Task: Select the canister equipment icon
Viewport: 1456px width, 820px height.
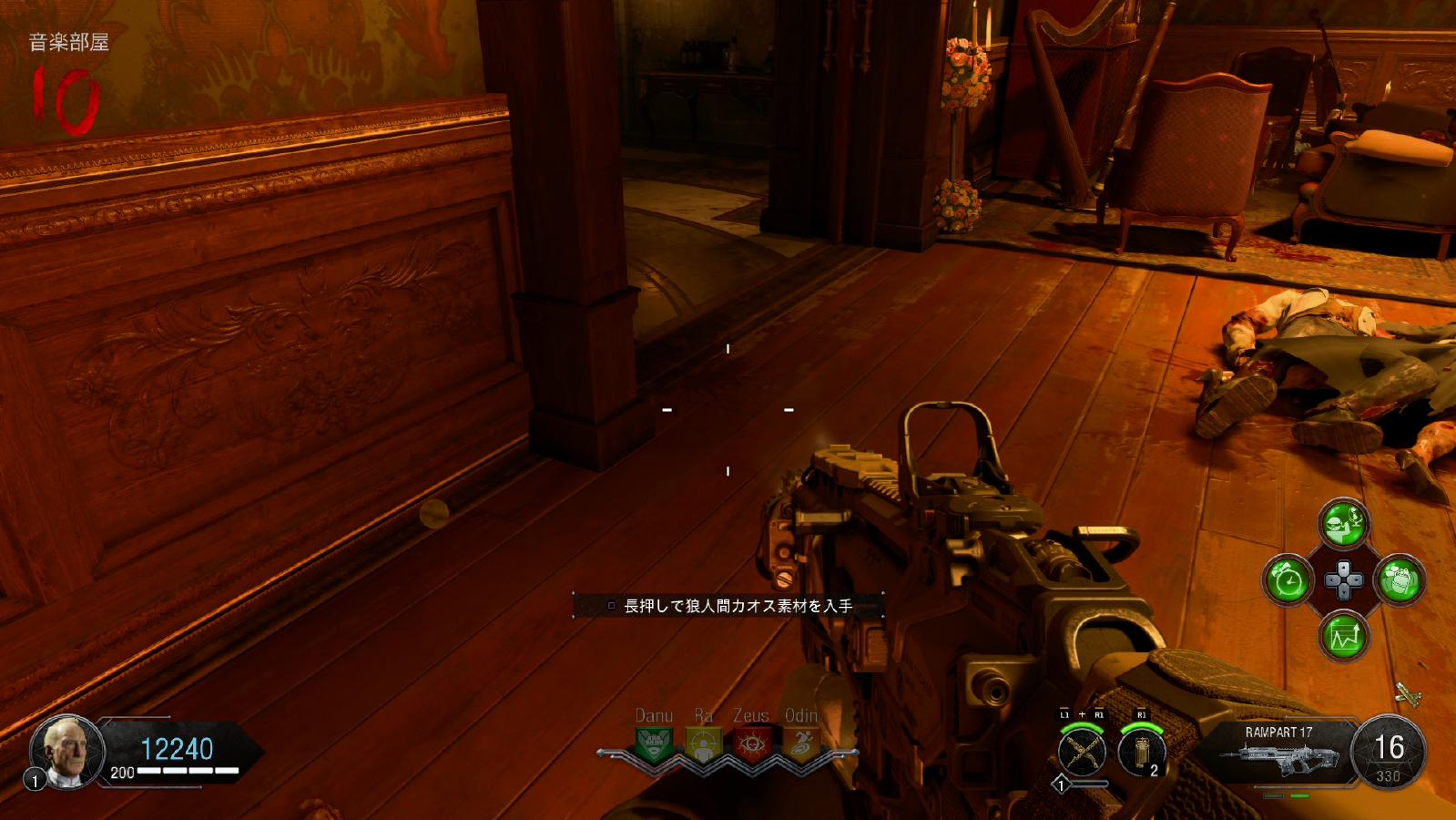Action: [x=1142, y=753]
